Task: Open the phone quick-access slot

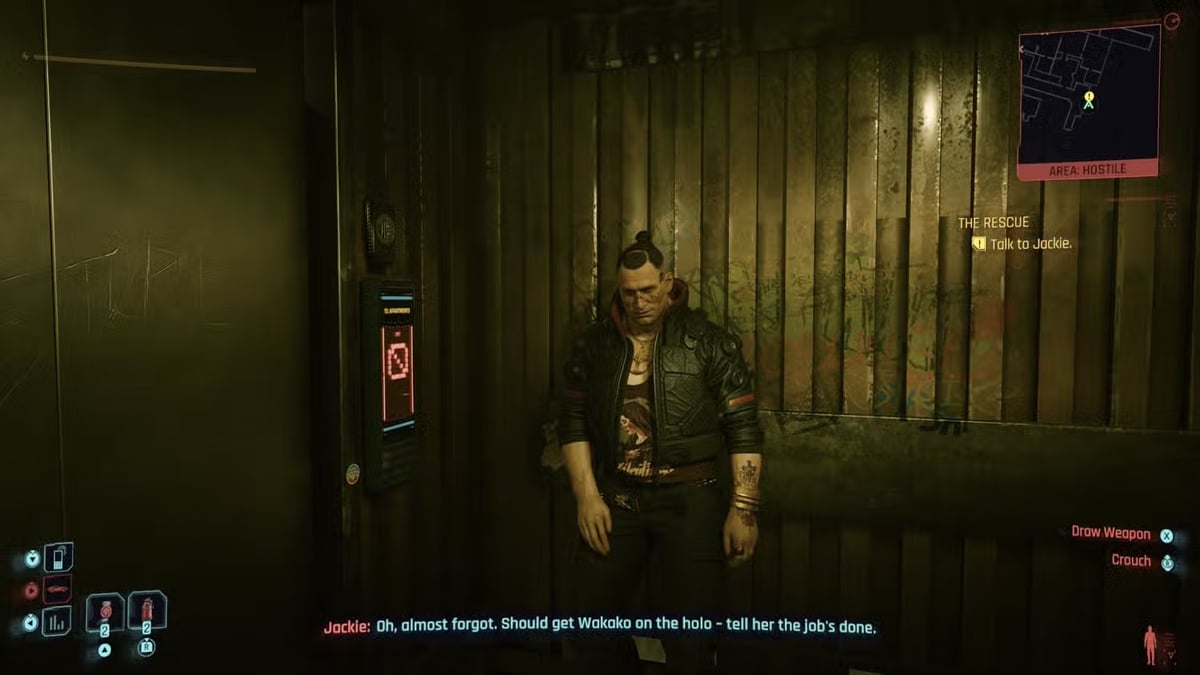Action: pyautogui.click(x=58, y=557)
